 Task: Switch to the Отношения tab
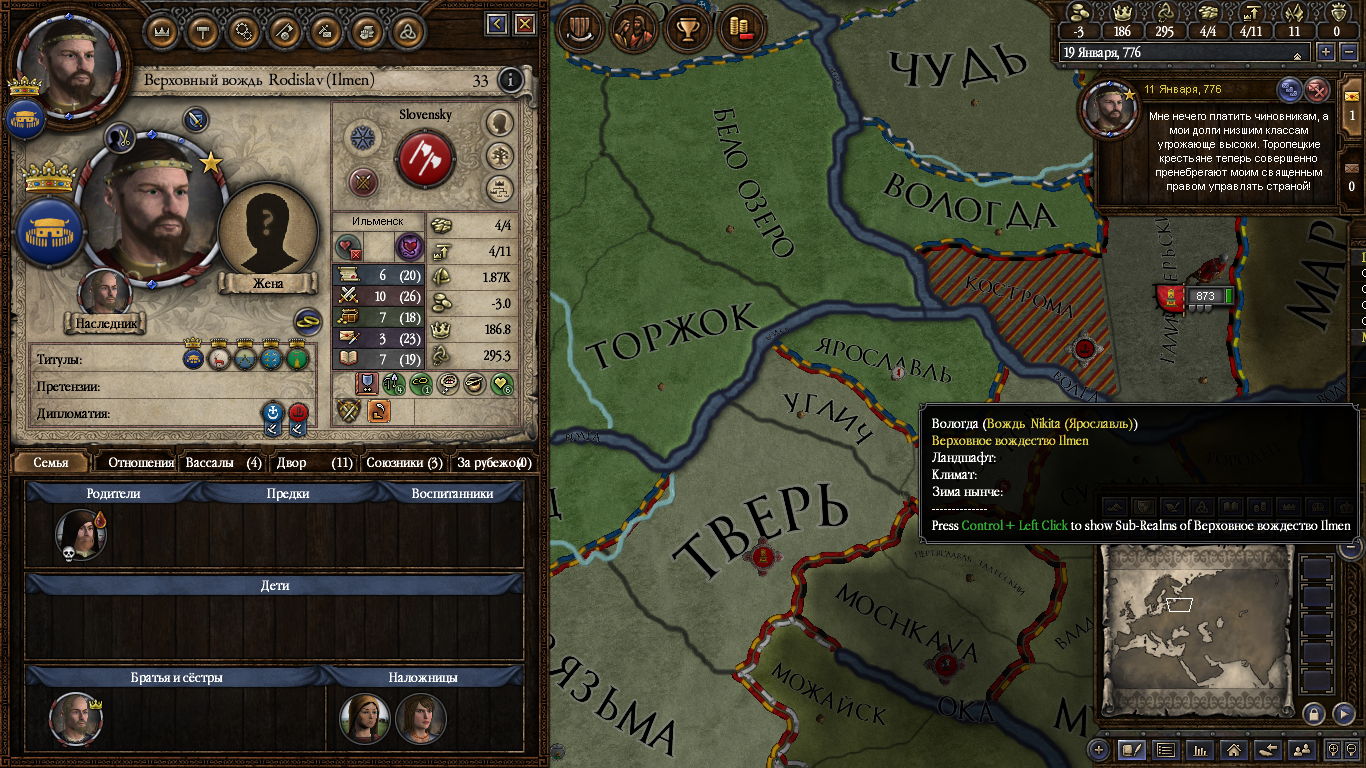coord(140,463)
